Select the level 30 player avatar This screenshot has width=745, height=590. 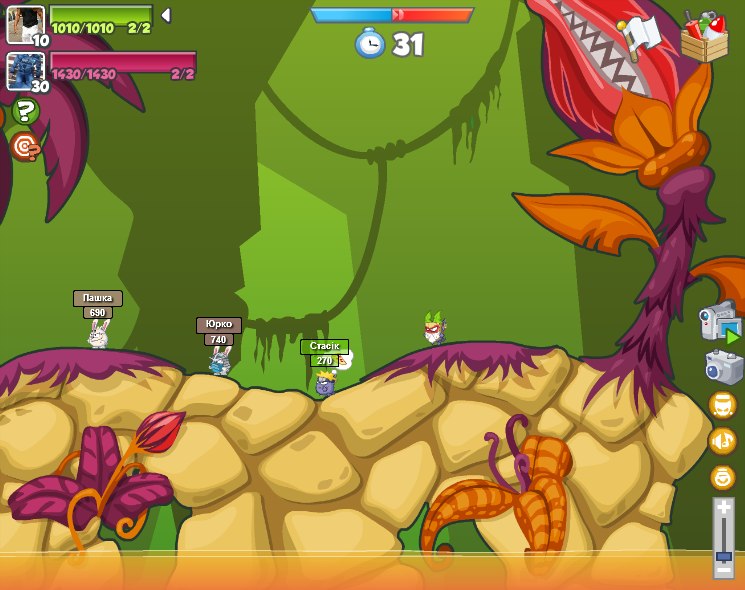point(25,71)
